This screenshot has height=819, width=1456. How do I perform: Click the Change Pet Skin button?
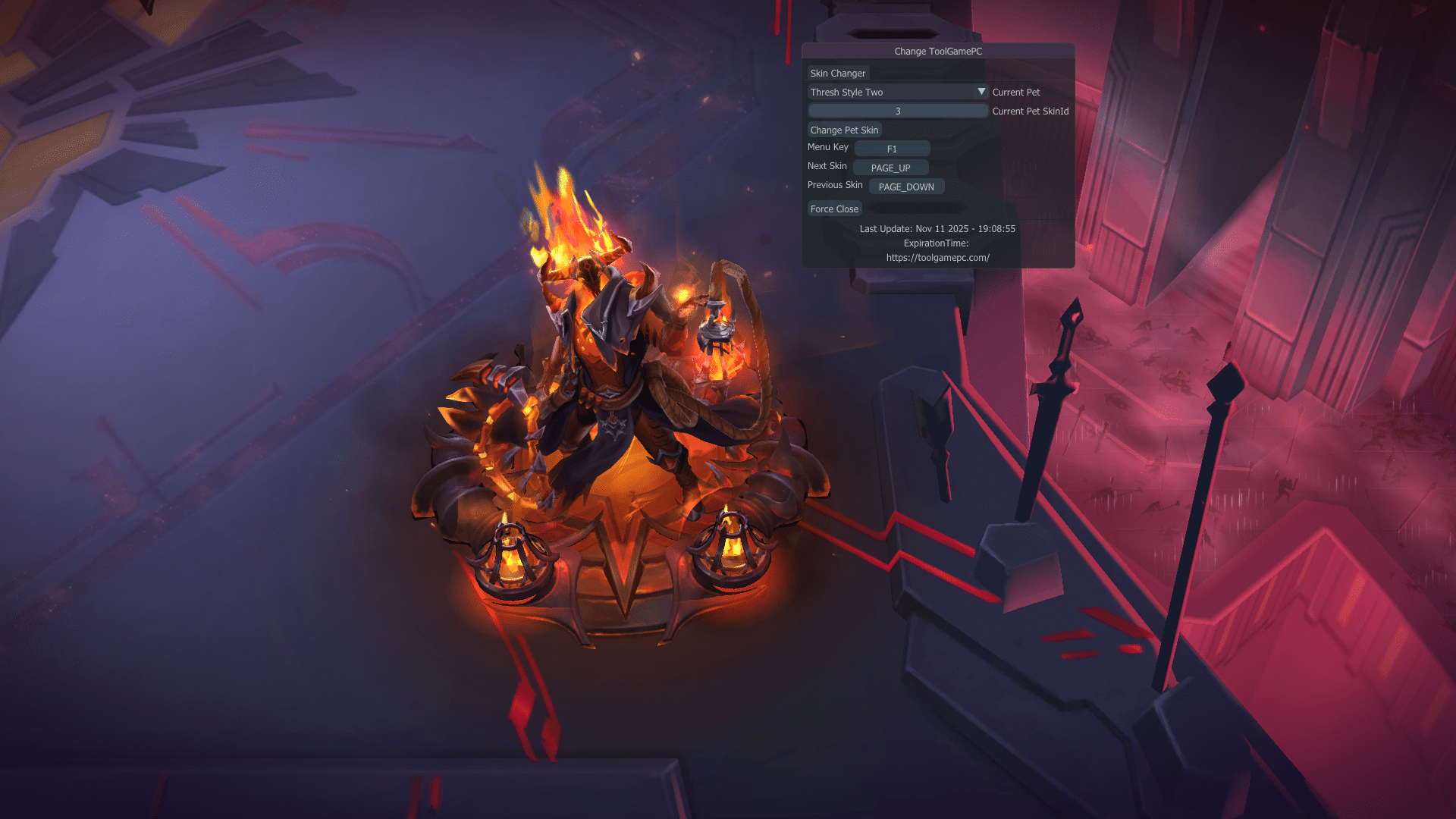coord(844,130)
